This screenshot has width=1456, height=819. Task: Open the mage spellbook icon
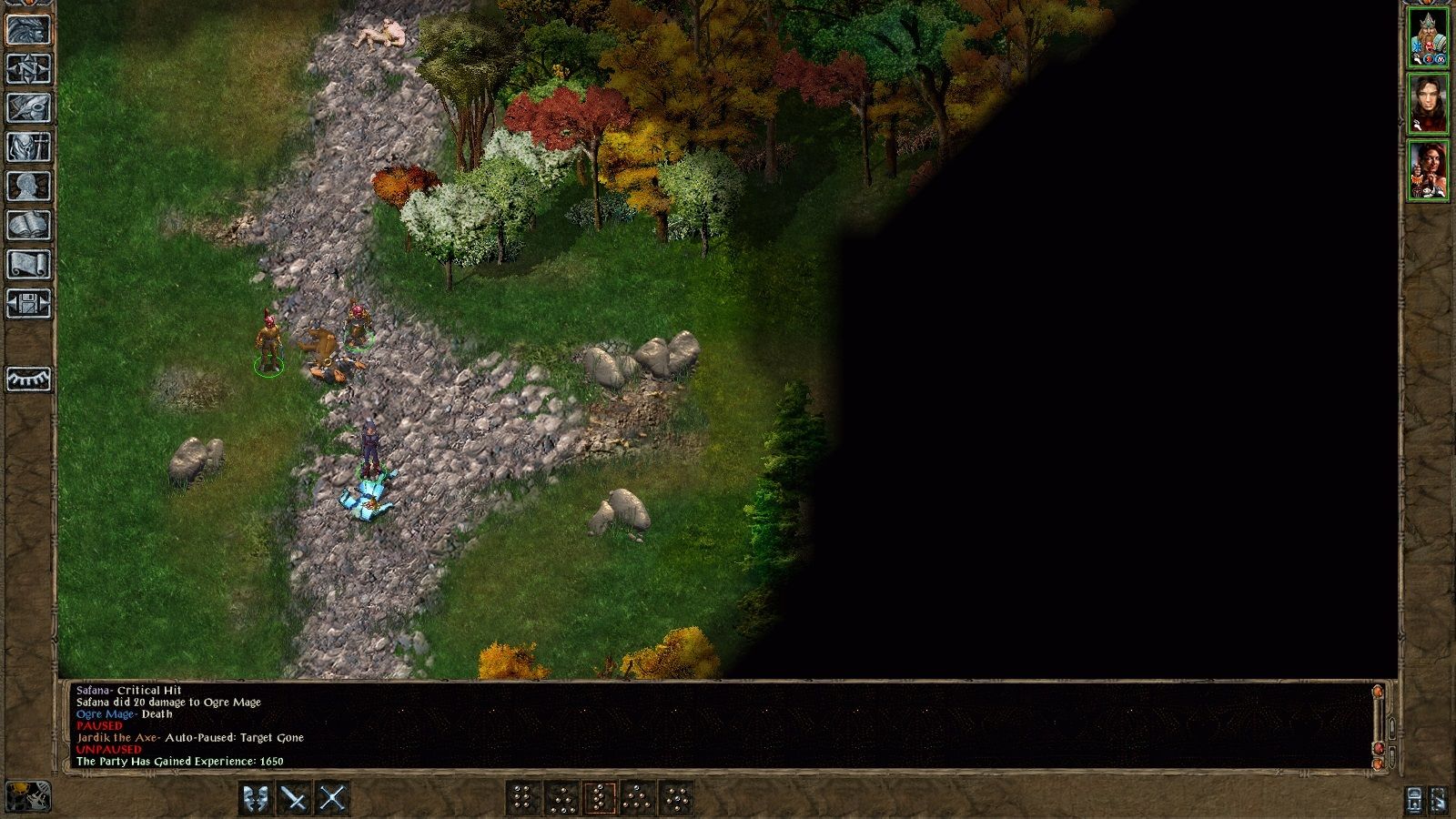[29, 222]
